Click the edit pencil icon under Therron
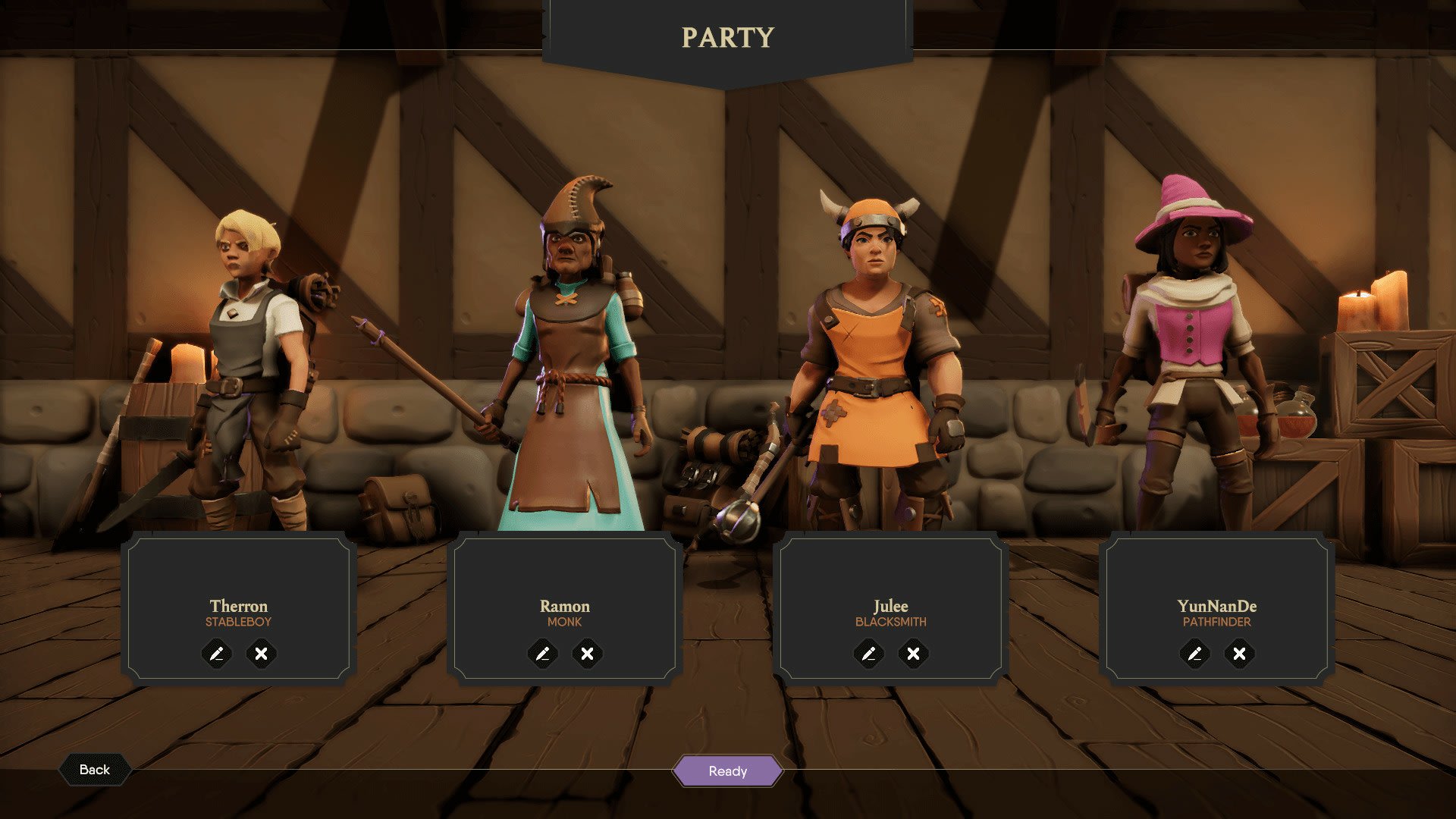This screenshot has height=819, width=1456. point(218,653)
